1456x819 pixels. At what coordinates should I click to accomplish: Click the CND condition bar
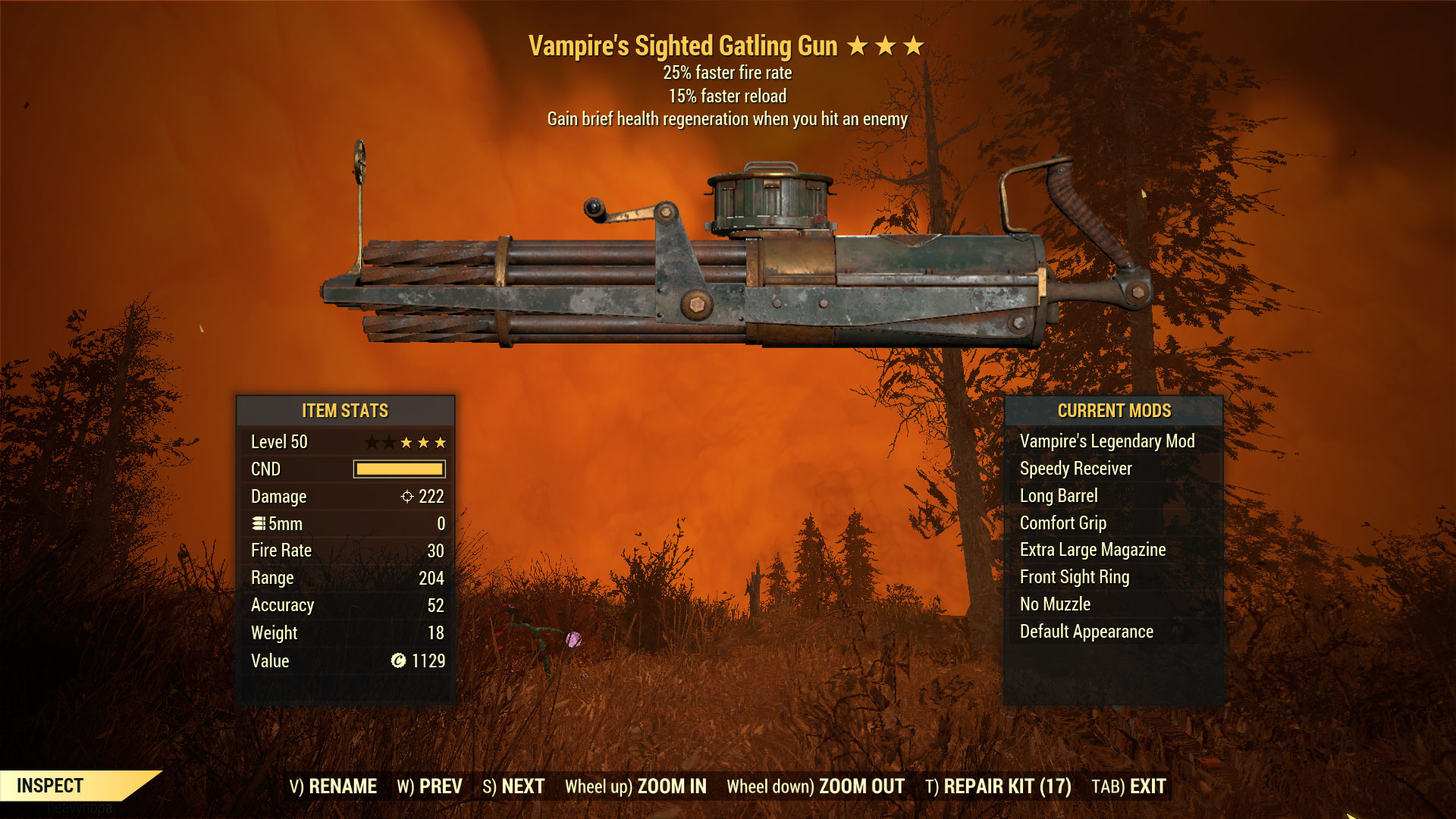(400, 469)
